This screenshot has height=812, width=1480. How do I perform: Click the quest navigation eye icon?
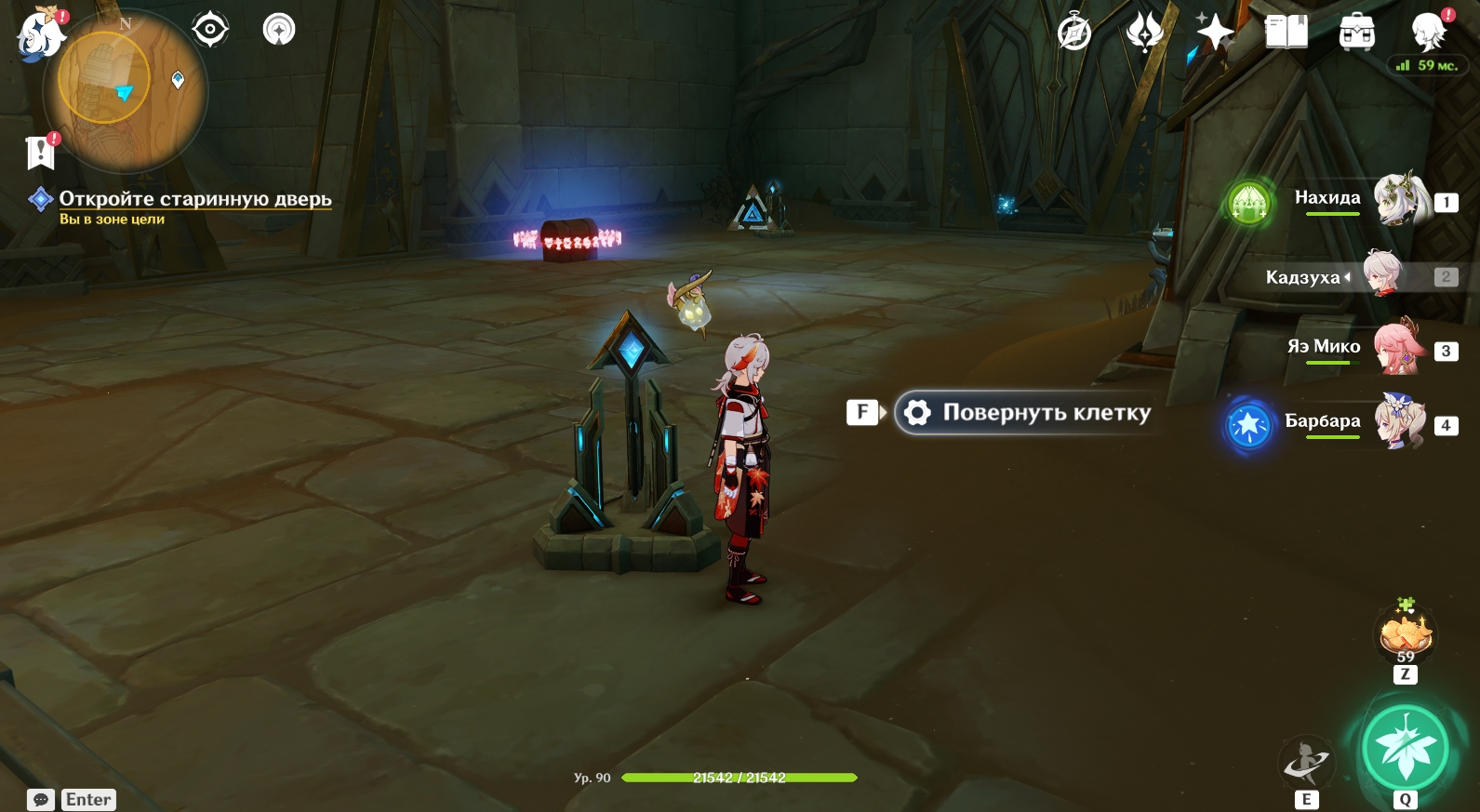click(210, 30)
